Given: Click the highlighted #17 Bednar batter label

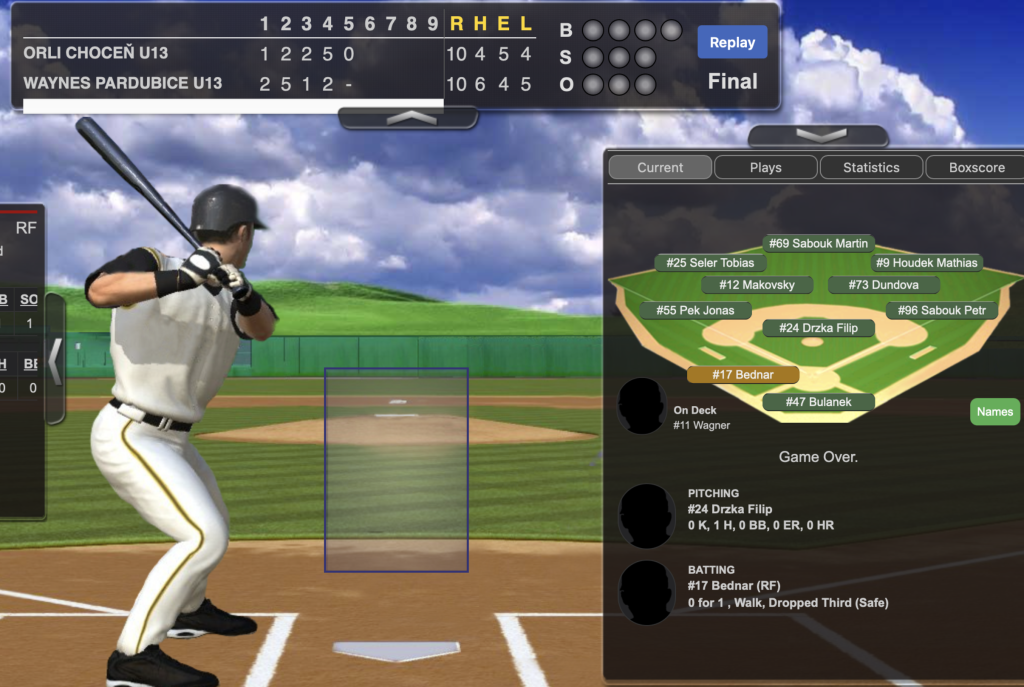Looking at the screenshot, I should click(743, 374).
